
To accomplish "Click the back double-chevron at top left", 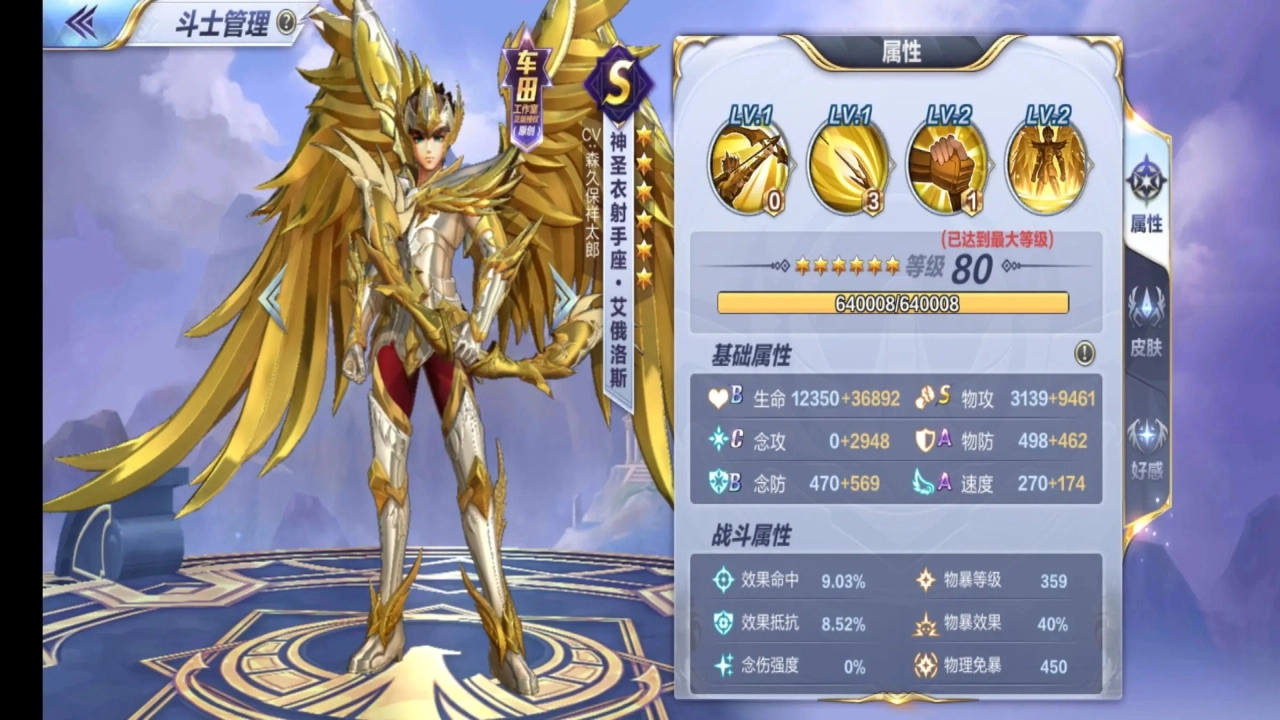I will coord(84,22).
